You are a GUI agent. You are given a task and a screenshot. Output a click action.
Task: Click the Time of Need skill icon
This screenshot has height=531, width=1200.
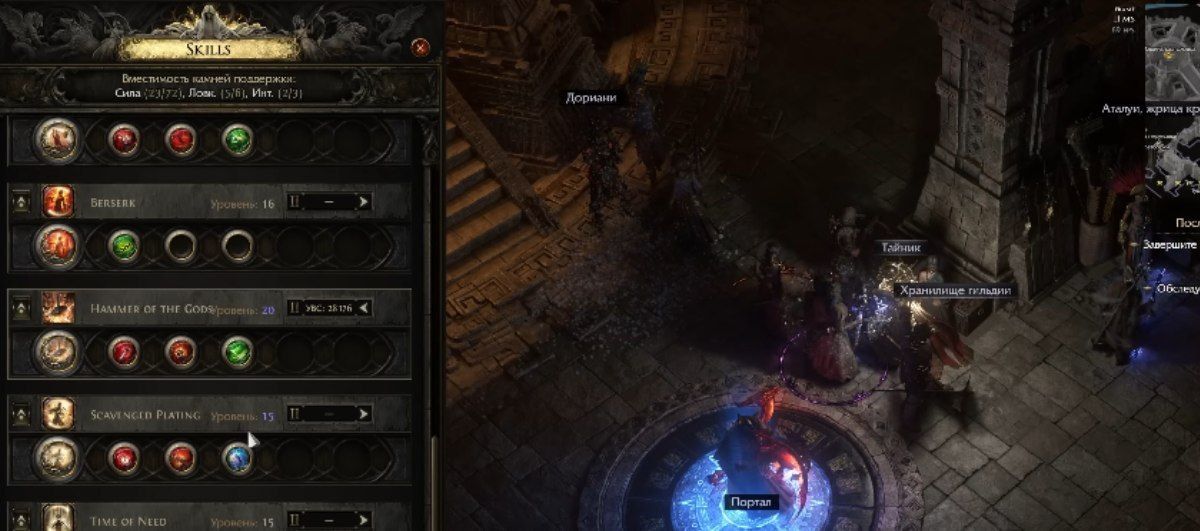58,518
